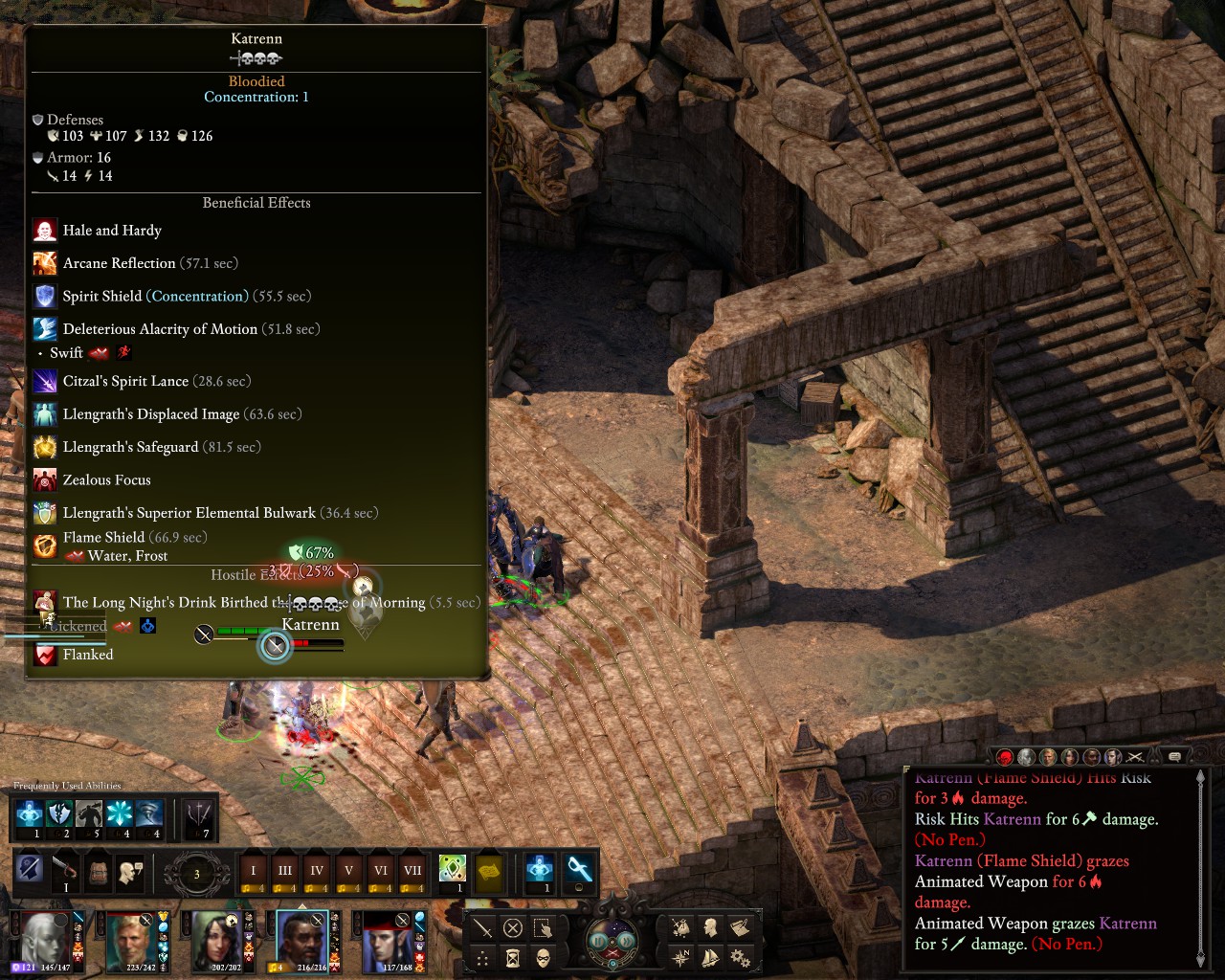Click the attack sword command button
Screen dimensions: 1225x980
(483, 928)
